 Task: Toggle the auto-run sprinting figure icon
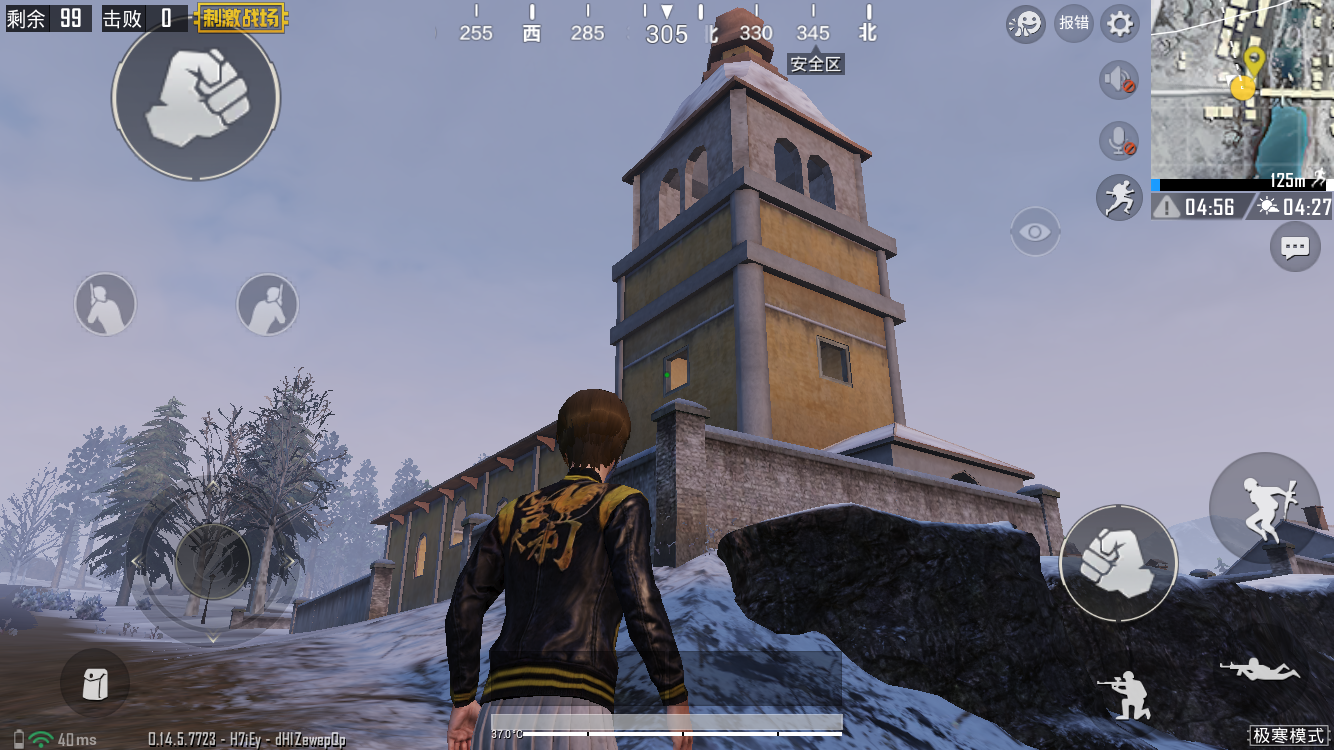pyautogui.click(x=1119, y=197)
